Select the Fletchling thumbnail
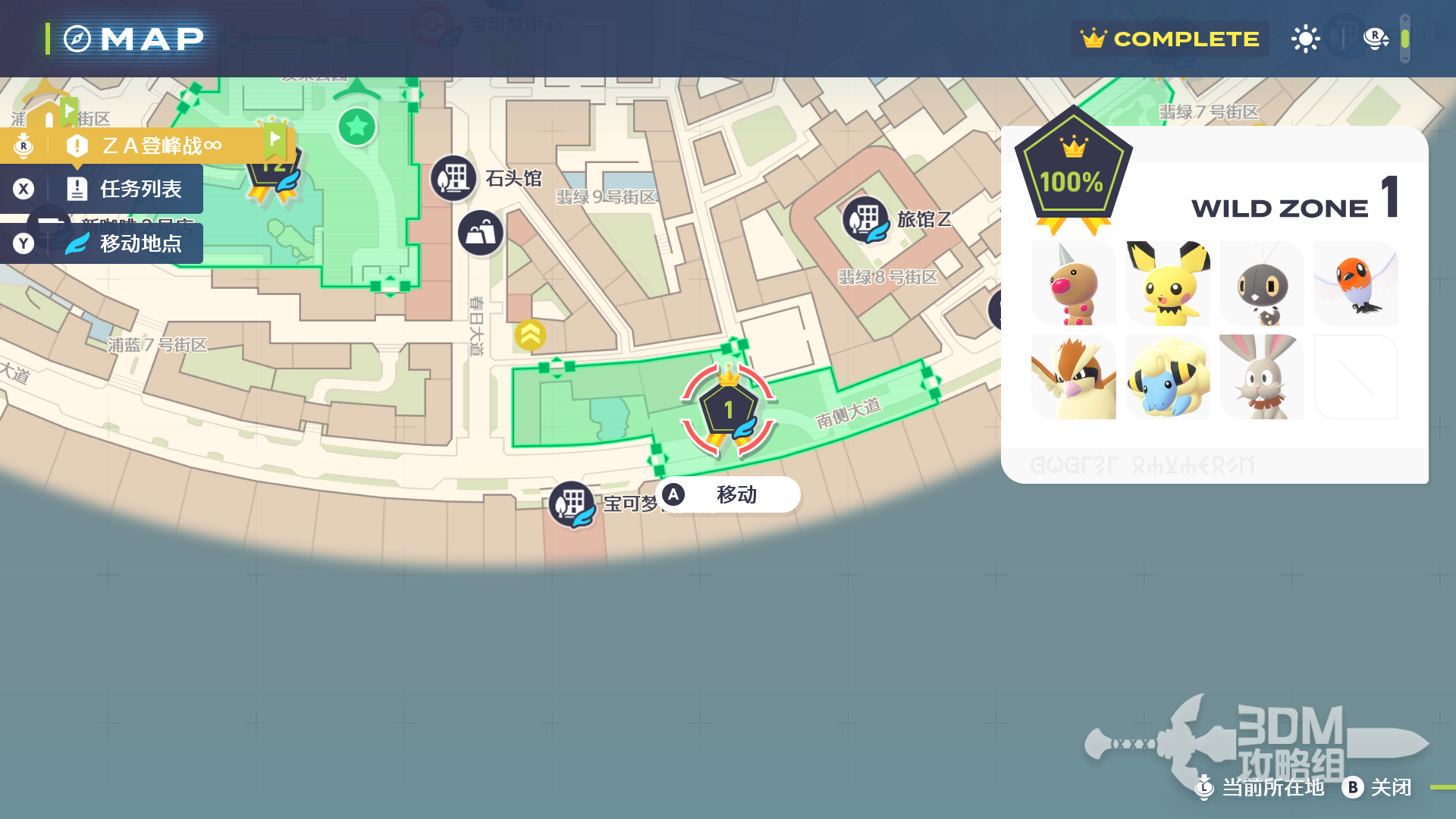 [x=1356, y=284]
